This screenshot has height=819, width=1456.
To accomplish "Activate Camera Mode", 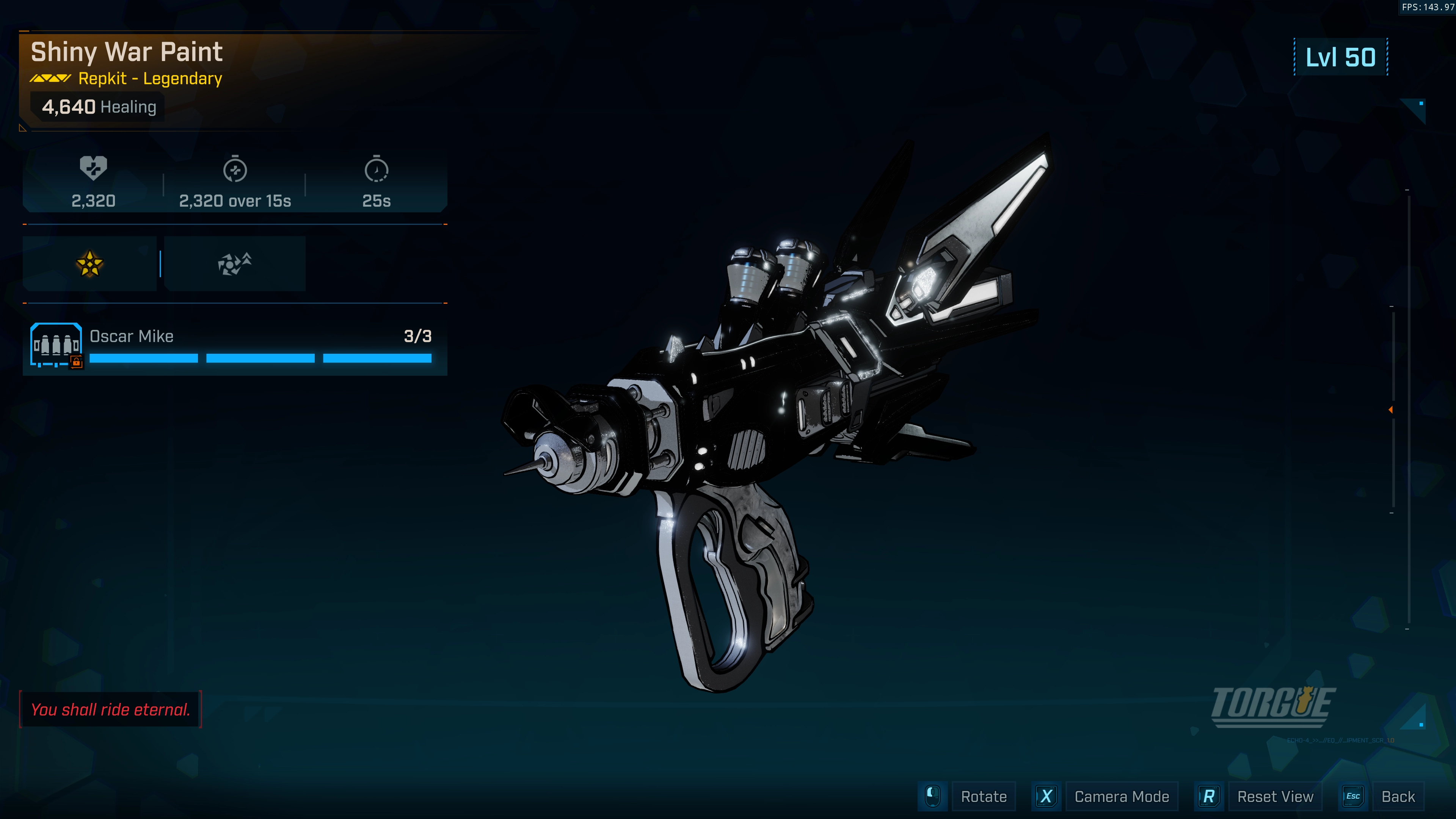I will point(1121,796).
